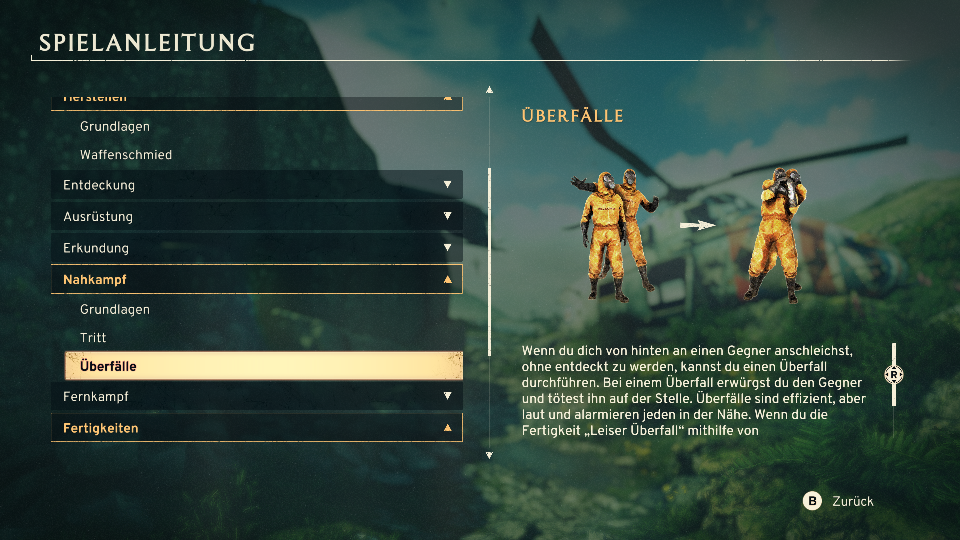Open the Waffenschmied guide entry

pos(126,155)
